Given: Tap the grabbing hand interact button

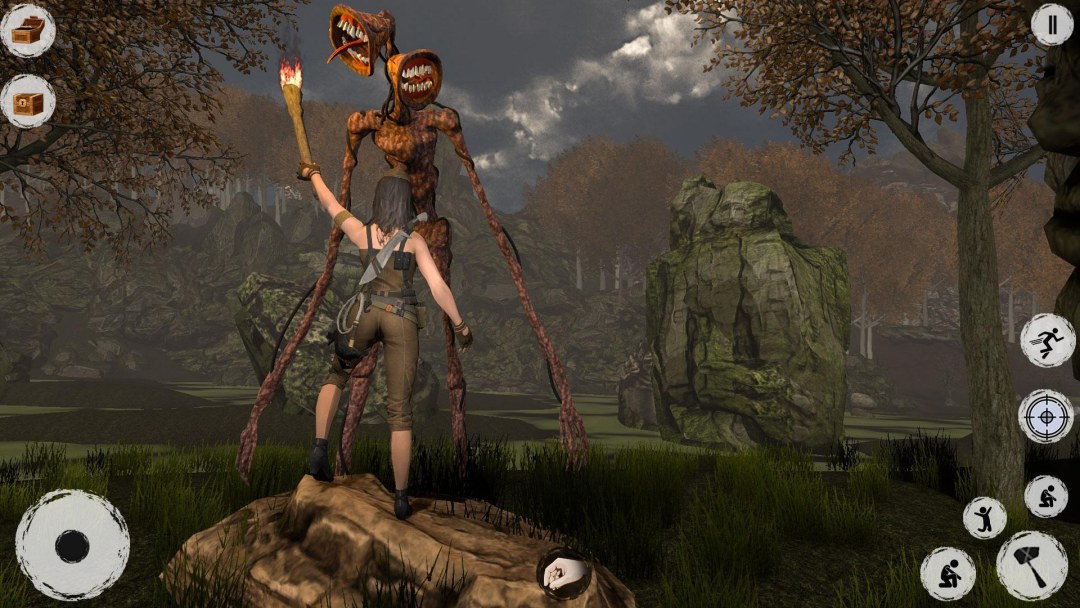Looking at the screenshot, I should tap(564, 573).
